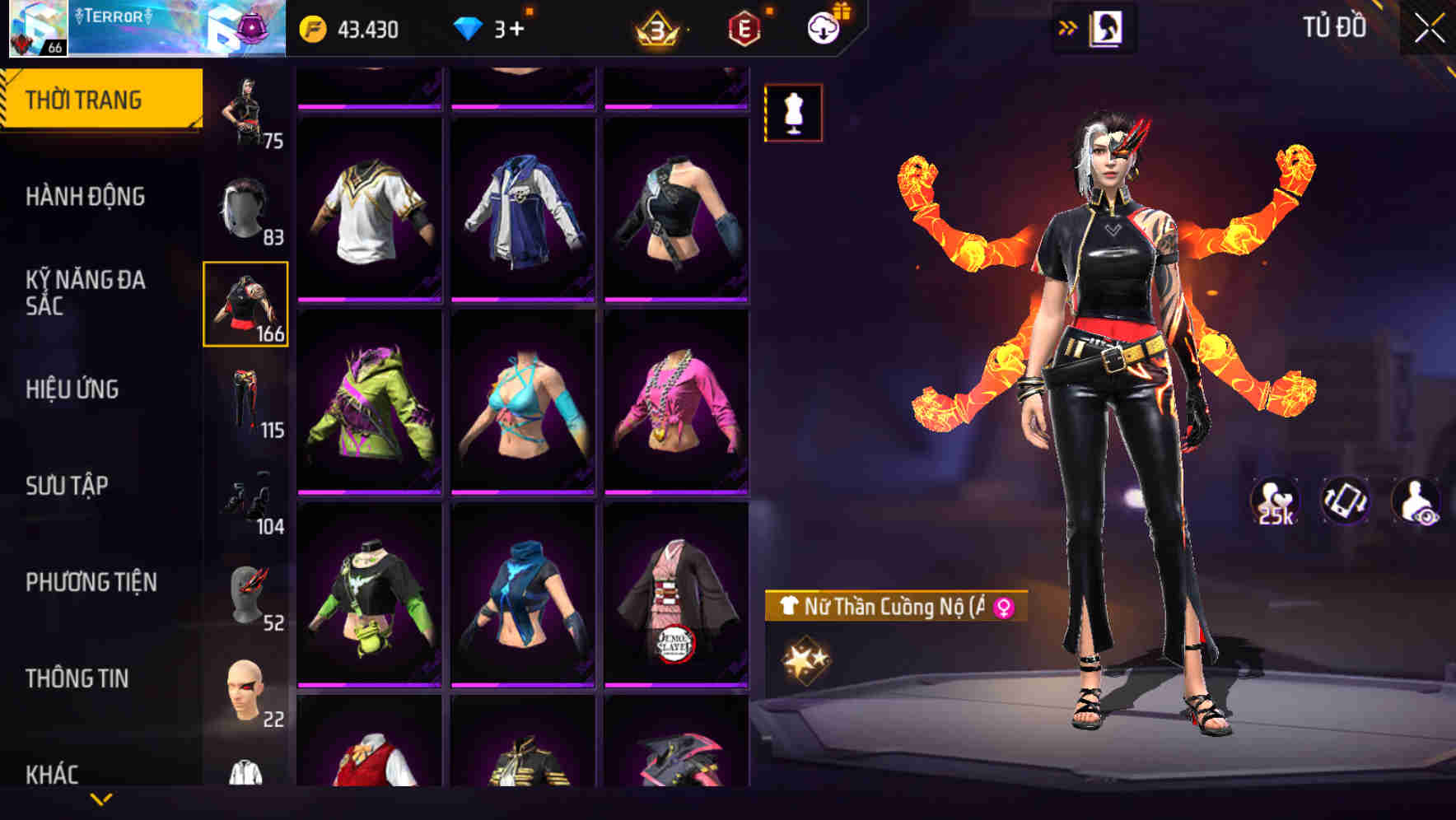Tap the gold coin currency icon
Screen dimensions: 1456x820
tap(312, 27)
